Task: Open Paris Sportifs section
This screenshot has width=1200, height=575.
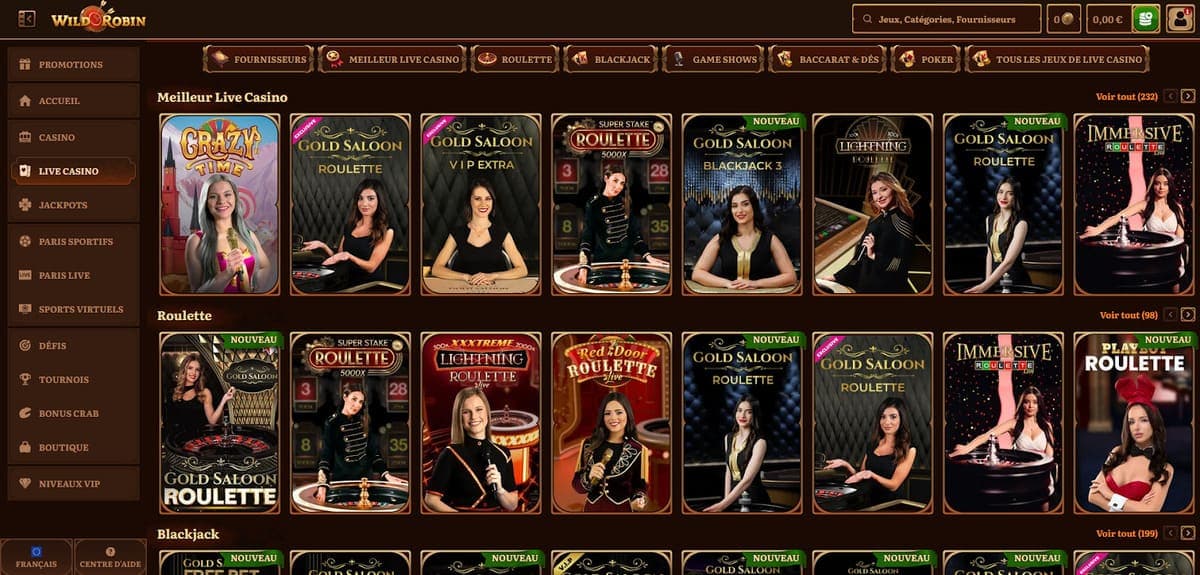Action: coord(72,242)
